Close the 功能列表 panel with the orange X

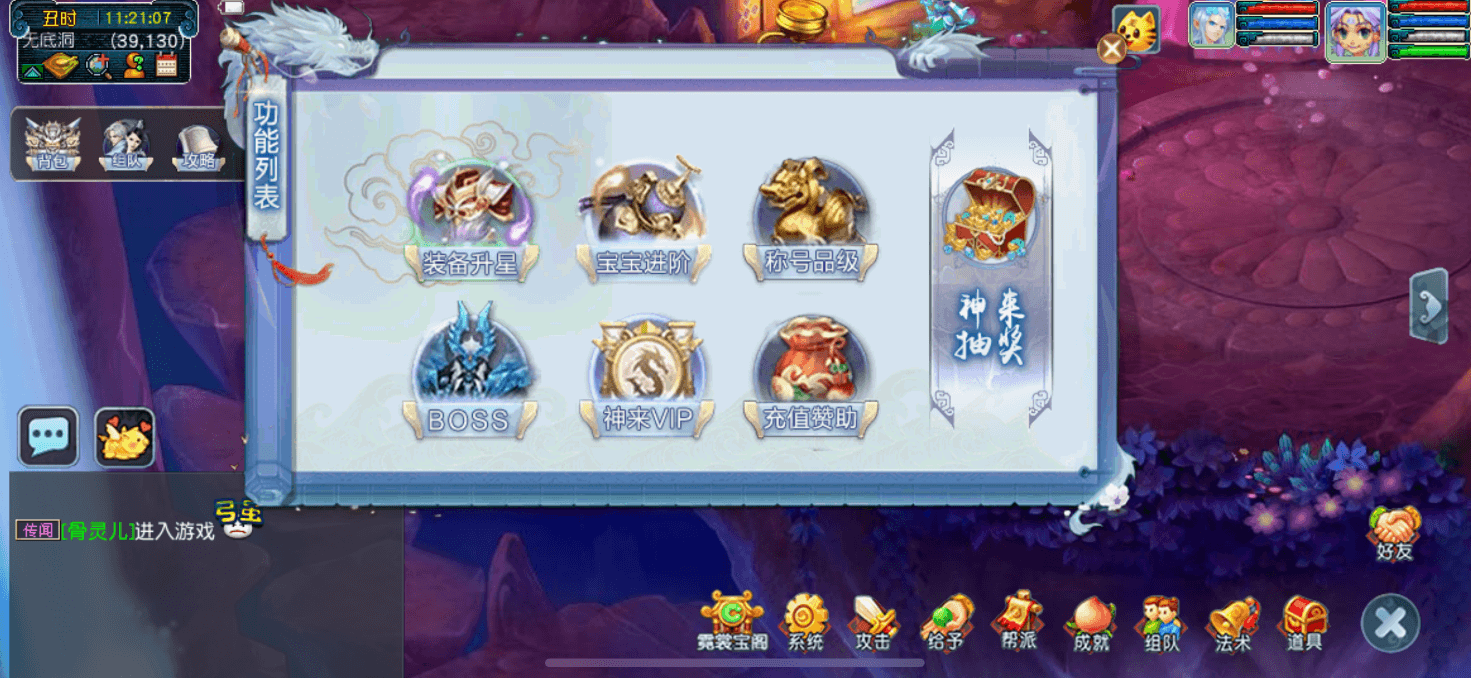pyautogui.click(x=1111, y=48)
